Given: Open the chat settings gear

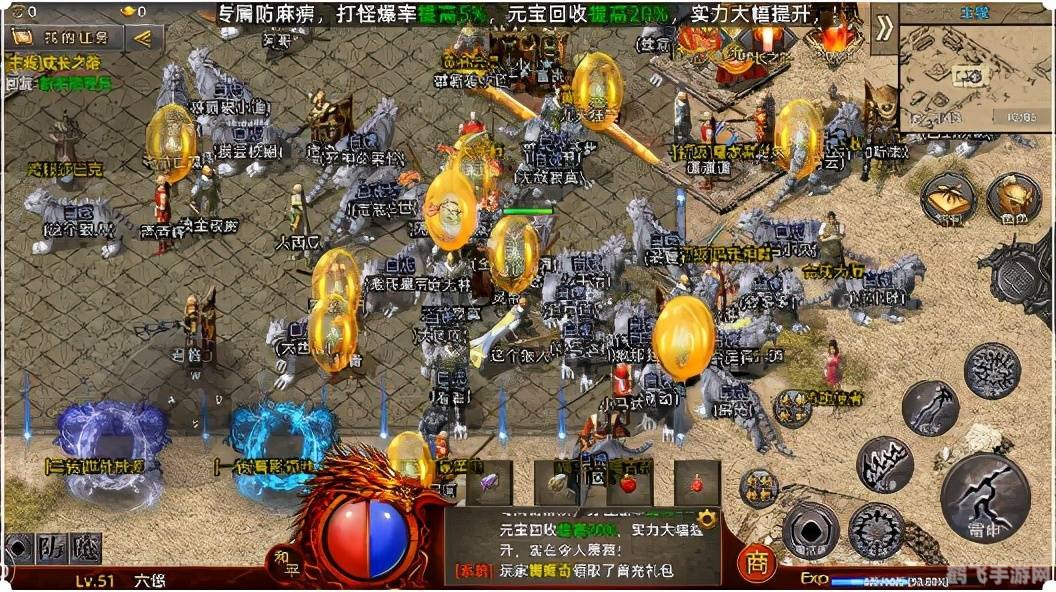Looking at the screenshot, I should [707, 518].
